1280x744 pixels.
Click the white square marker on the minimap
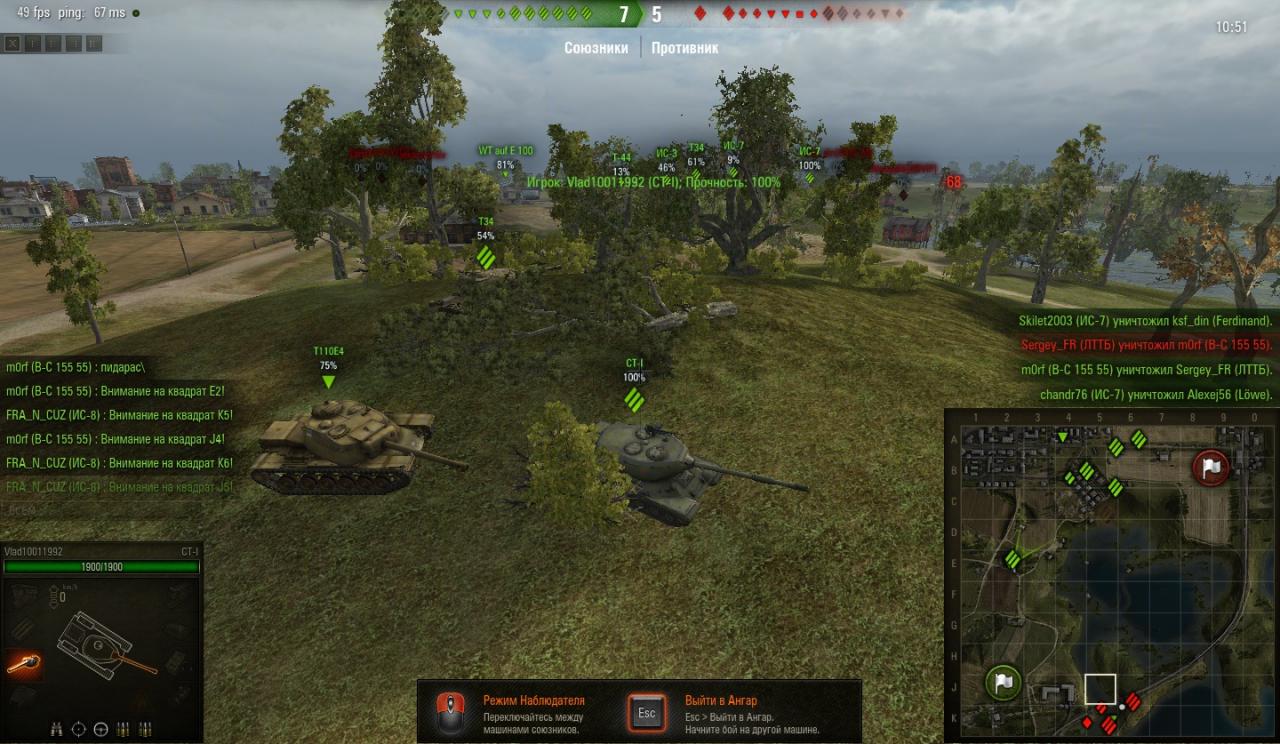[x=1100, y=689]
